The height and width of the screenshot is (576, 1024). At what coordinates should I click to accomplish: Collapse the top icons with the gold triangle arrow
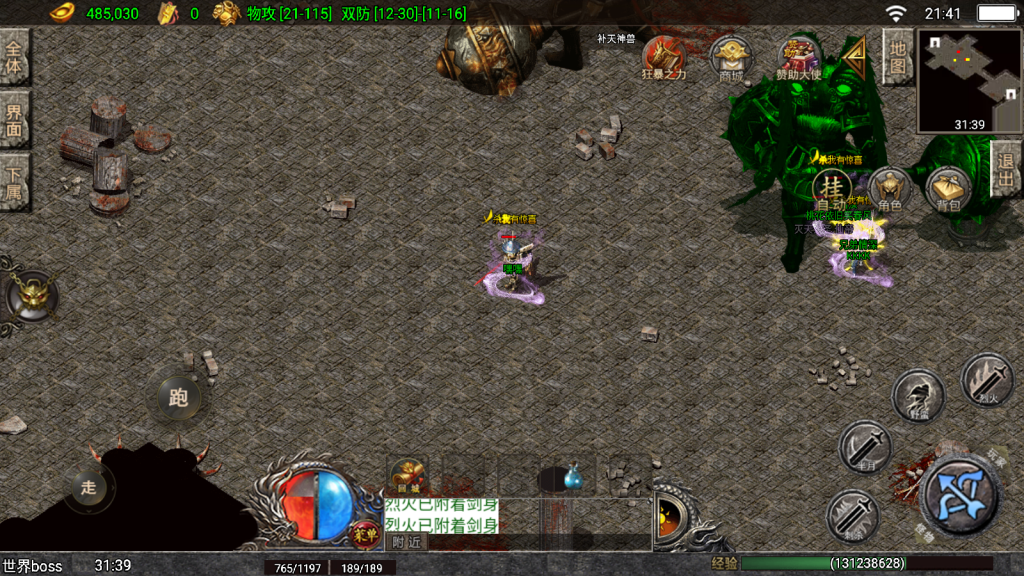click(855, 60)
